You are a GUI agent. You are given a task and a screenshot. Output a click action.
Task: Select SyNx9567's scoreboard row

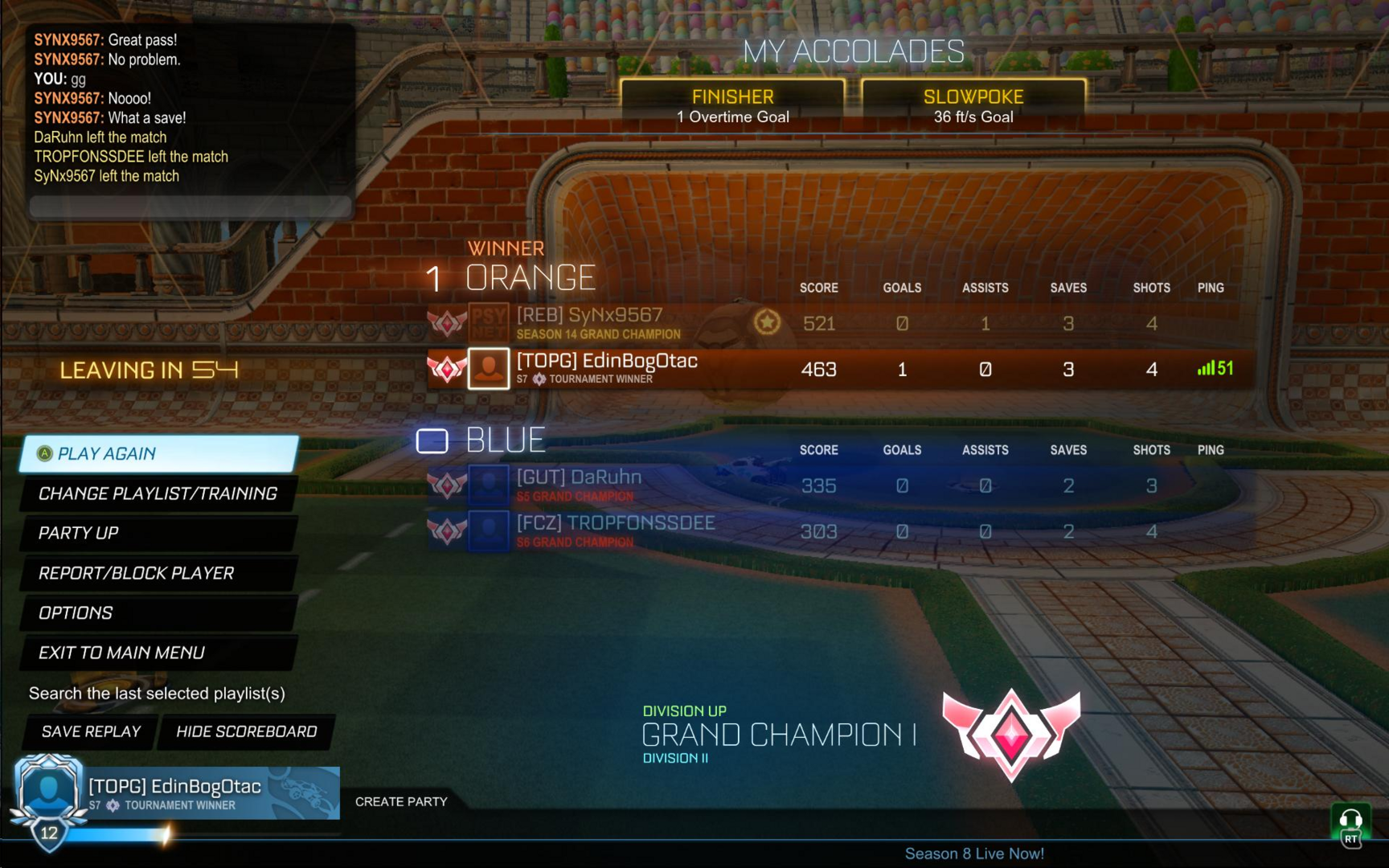tap(840, 323)
